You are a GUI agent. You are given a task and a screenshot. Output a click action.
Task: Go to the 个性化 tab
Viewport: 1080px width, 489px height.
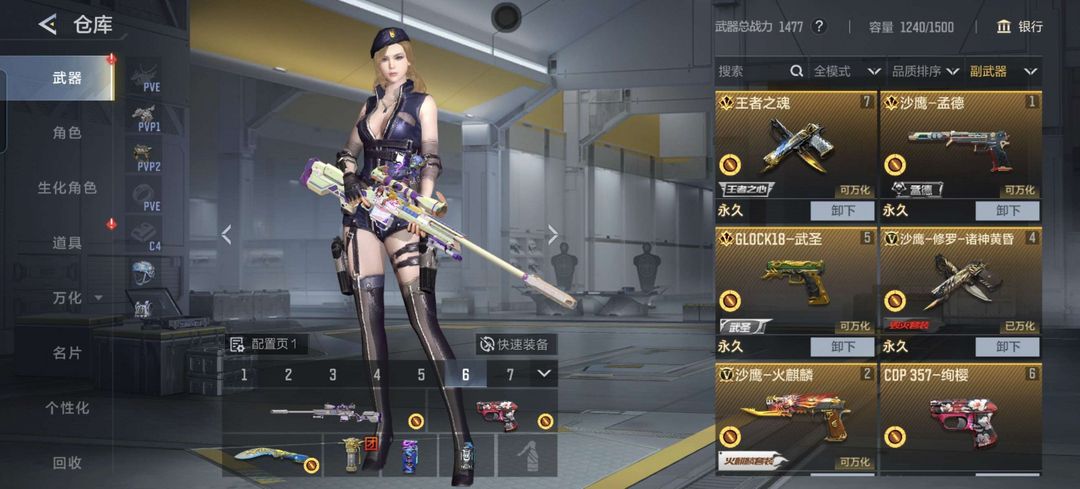point(67,407)
